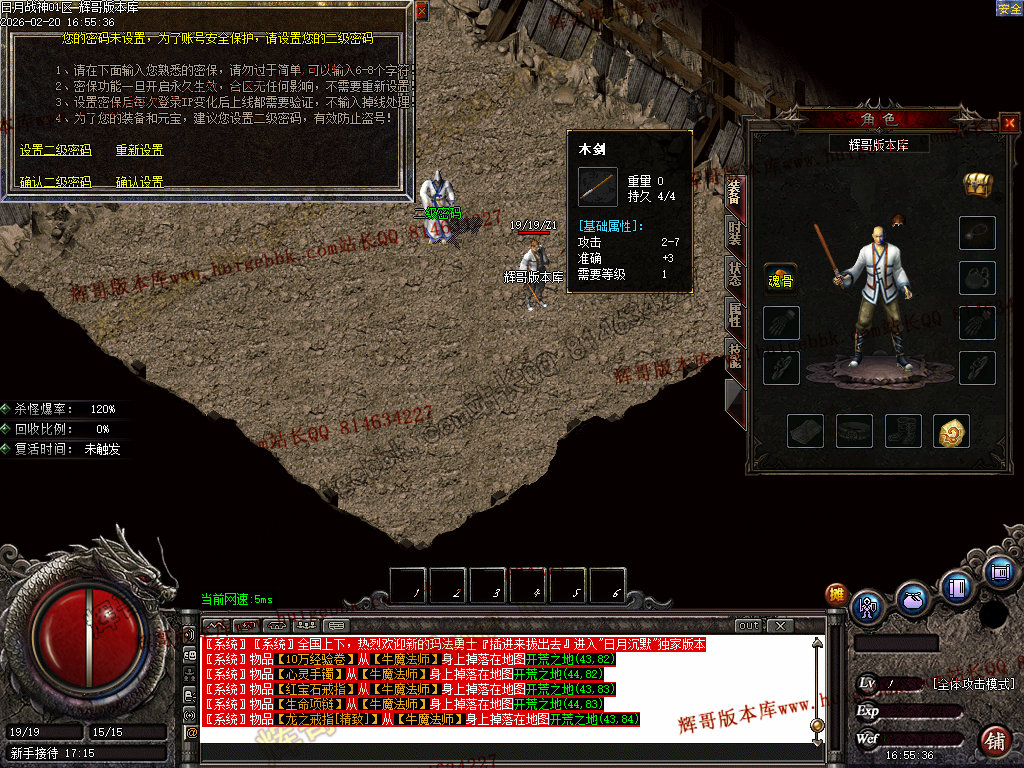Switch to the 时装 tab
The image size is (1024, 768).
[x=734, y=232]
